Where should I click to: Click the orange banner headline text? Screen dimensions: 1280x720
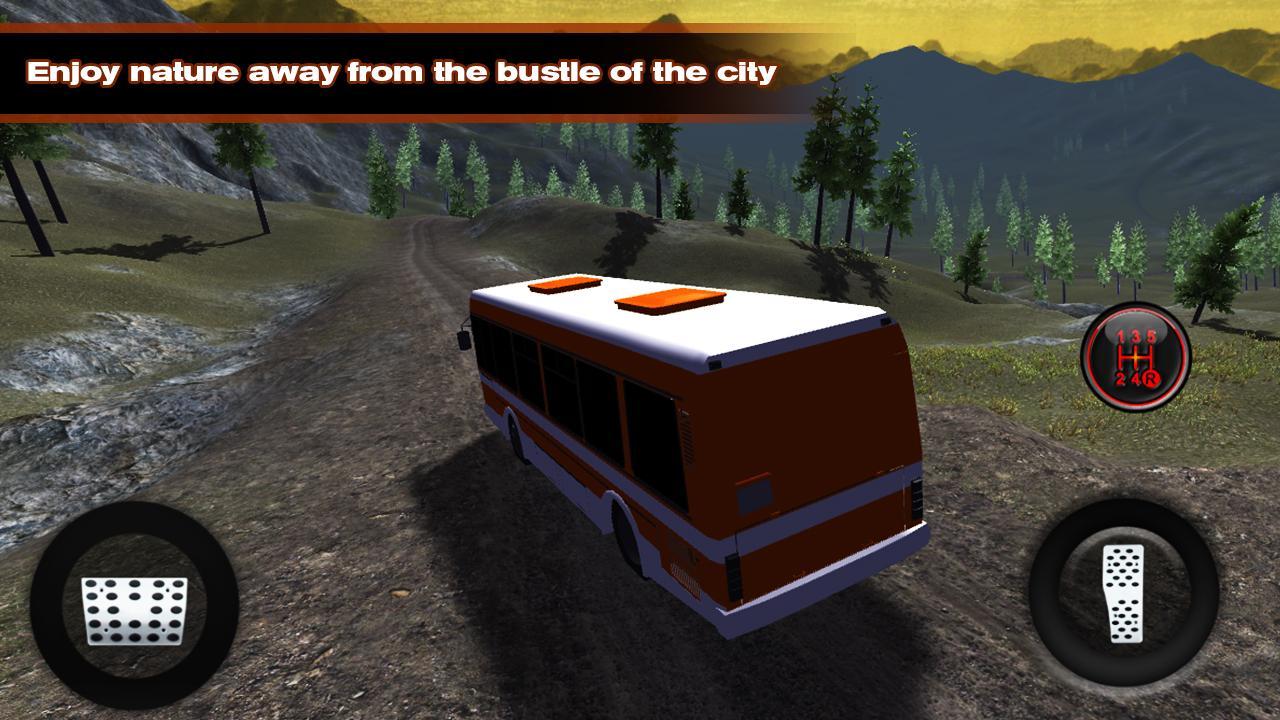coord(402,70)
